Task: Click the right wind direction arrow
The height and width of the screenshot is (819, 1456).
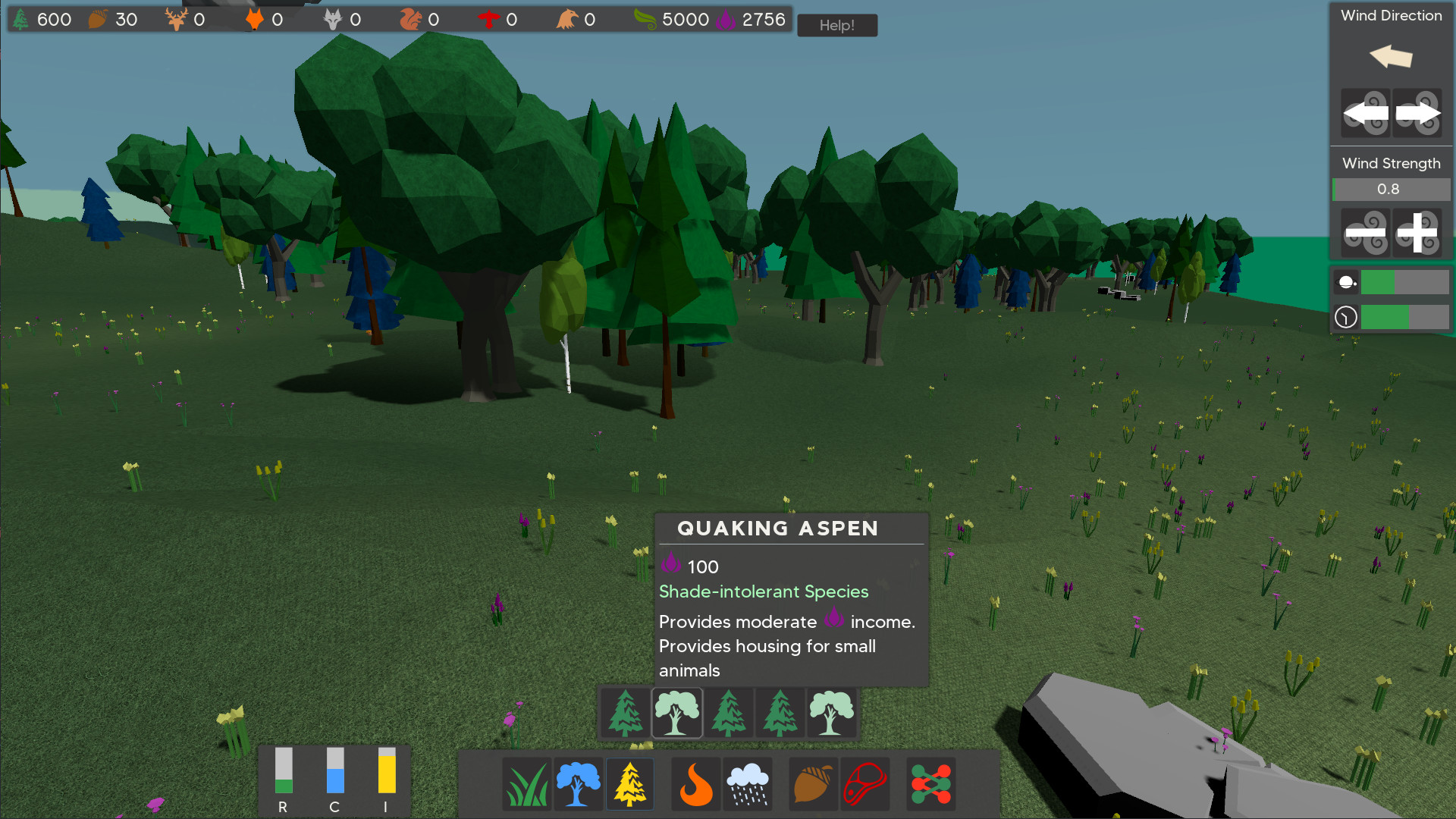Action: (x=1417, y=113)
